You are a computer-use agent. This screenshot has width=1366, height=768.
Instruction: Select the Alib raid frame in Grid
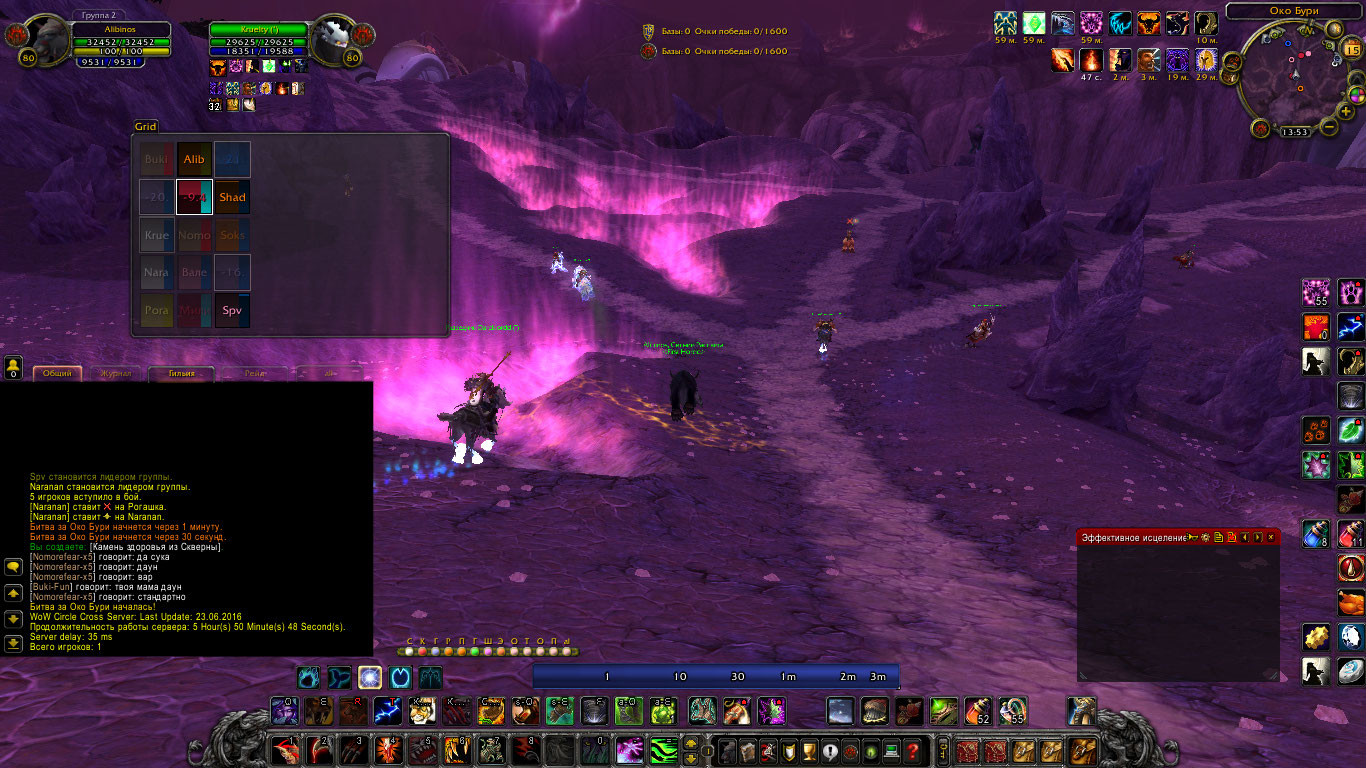click(x=194, y=160)
